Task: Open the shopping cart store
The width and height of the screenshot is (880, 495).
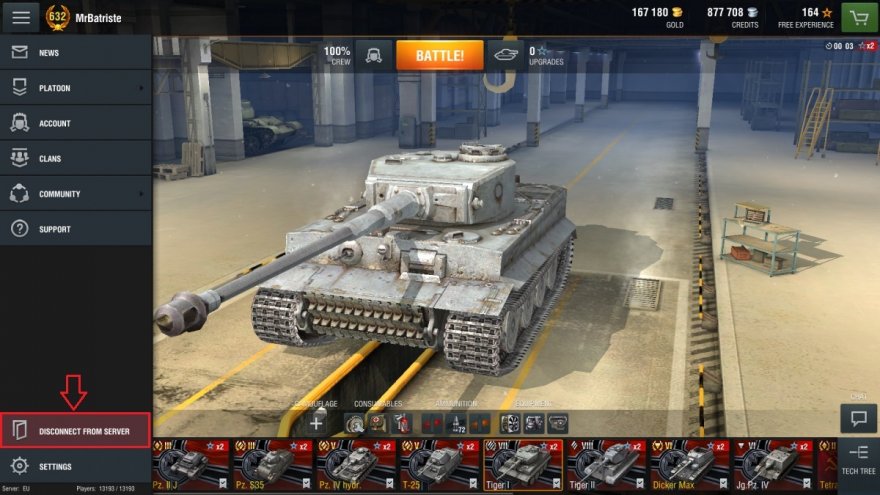Action: (x=858, y=17)
